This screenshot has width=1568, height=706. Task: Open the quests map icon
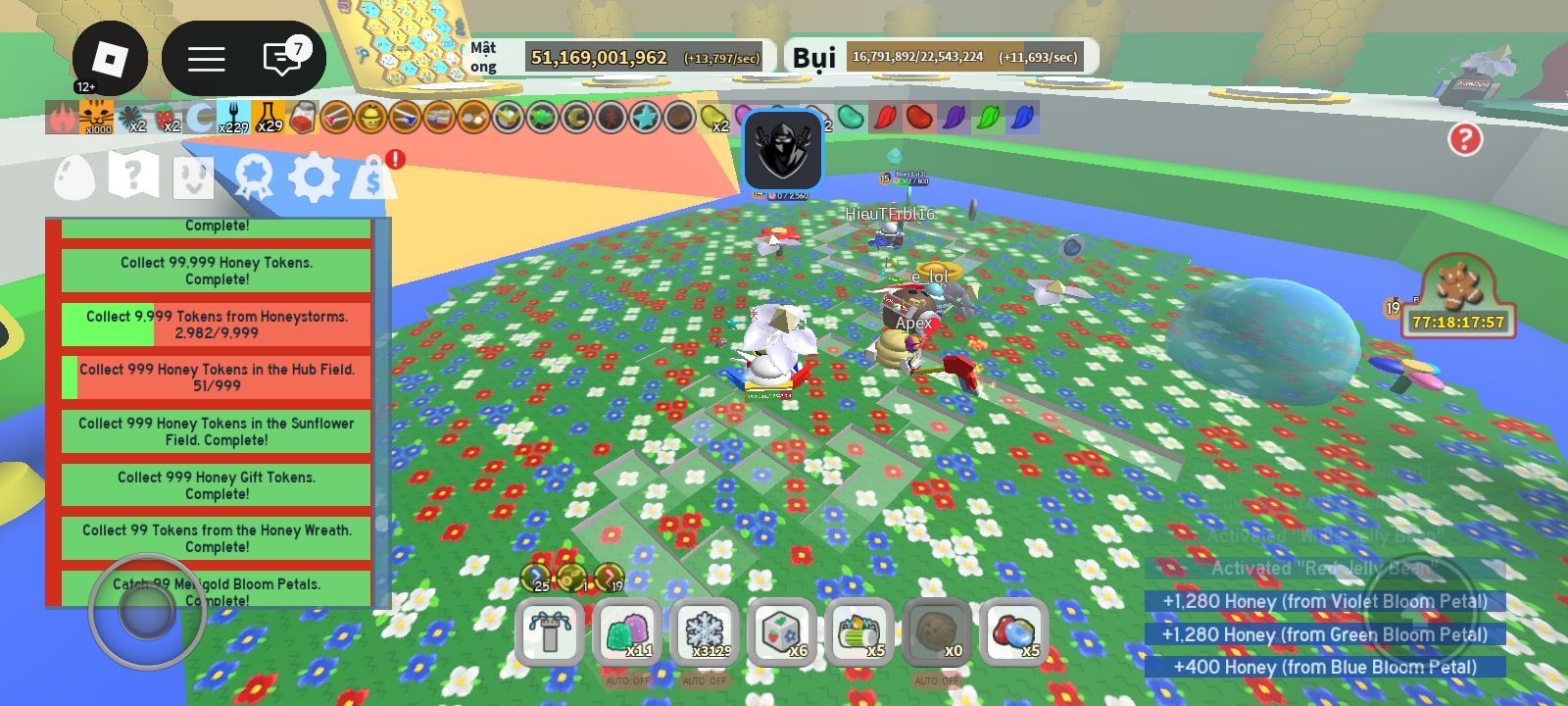133,177
